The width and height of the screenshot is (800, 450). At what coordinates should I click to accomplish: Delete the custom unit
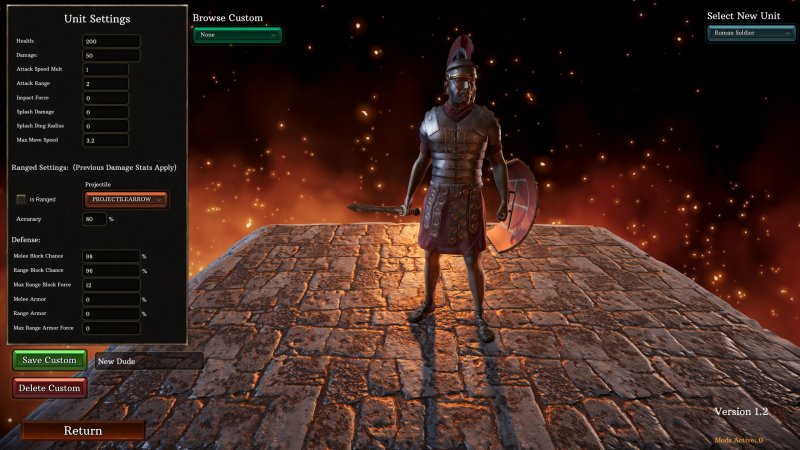[x=49, y=388]
